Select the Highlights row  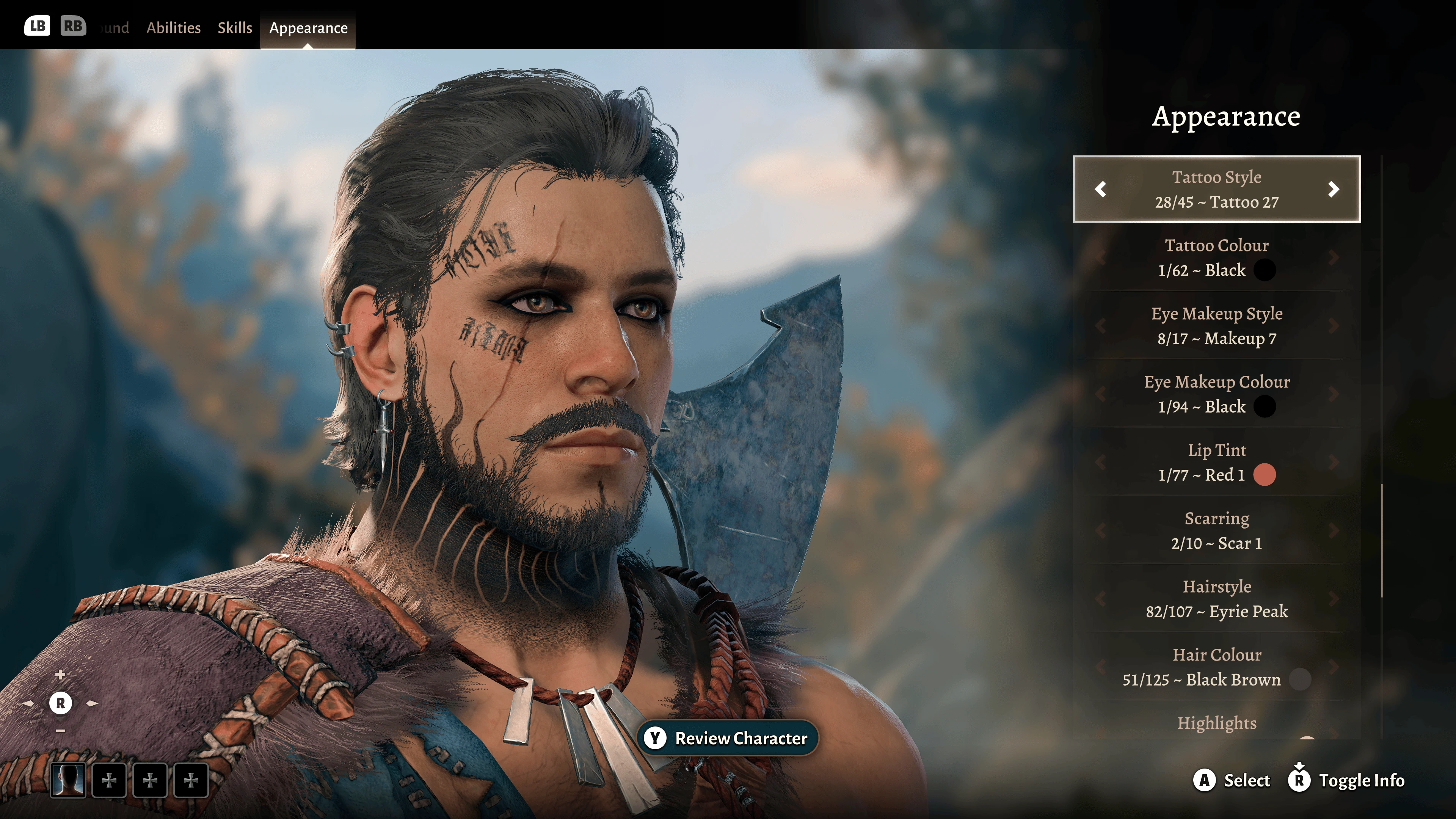click(x=1216, y=723)
